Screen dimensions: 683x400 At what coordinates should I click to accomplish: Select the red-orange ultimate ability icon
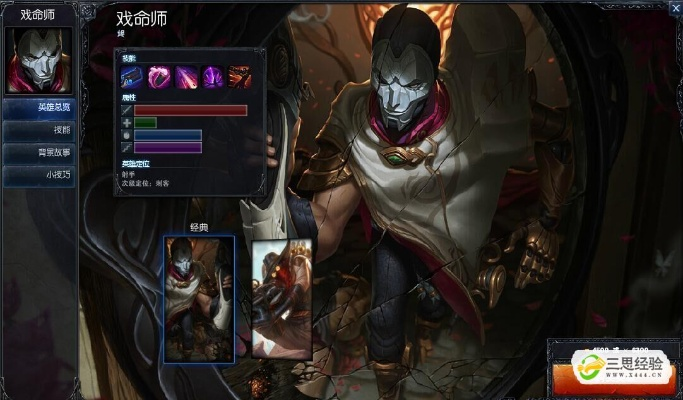(x=238, y=76)
